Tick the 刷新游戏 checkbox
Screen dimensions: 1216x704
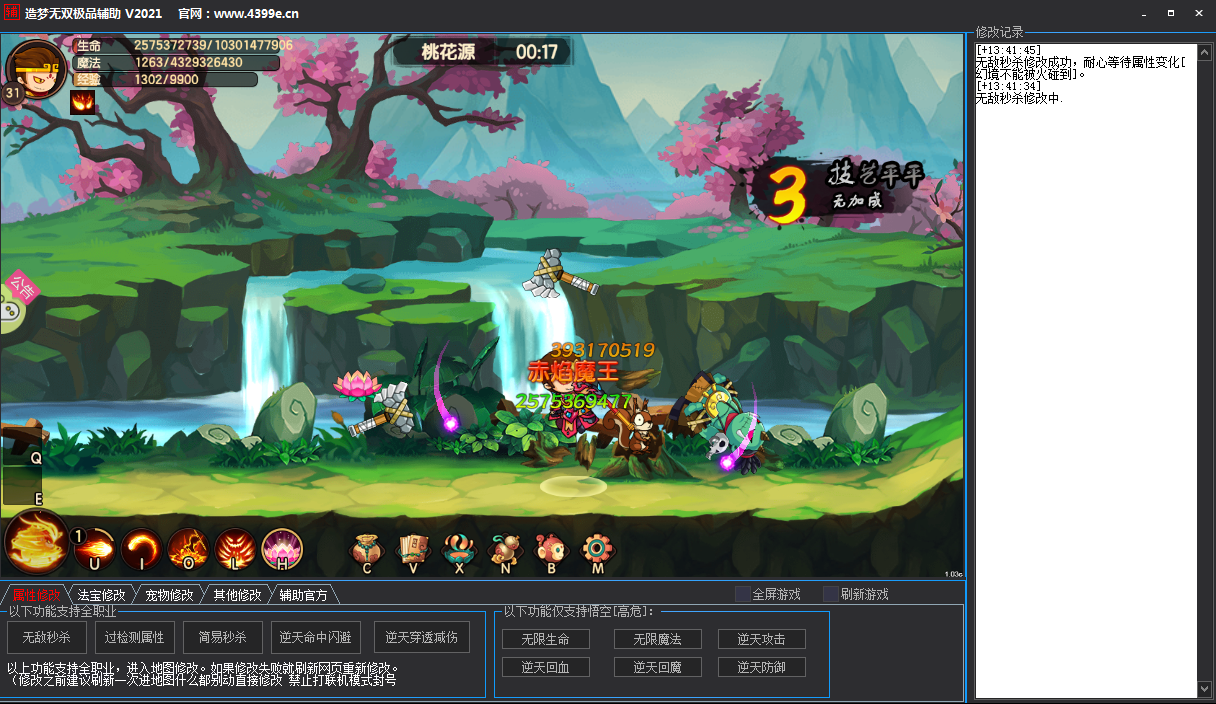click(x=830, y=594)
